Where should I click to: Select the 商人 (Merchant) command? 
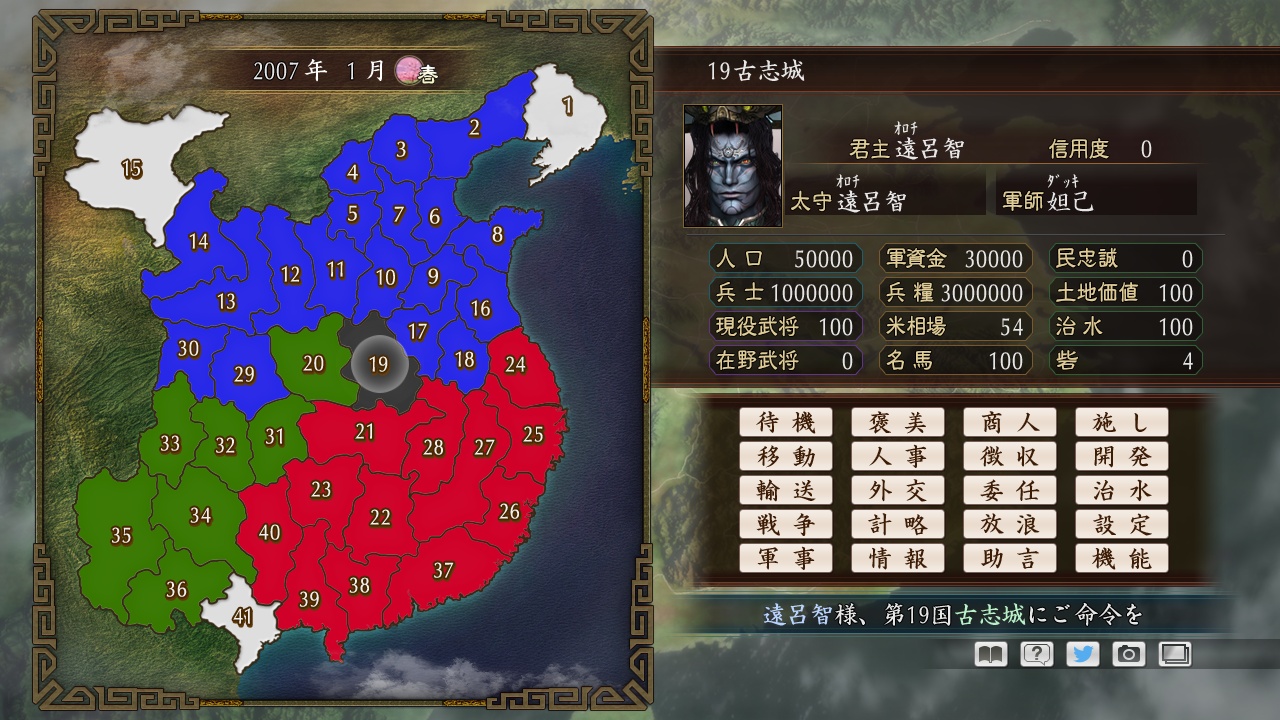(x=1010, y=422)
